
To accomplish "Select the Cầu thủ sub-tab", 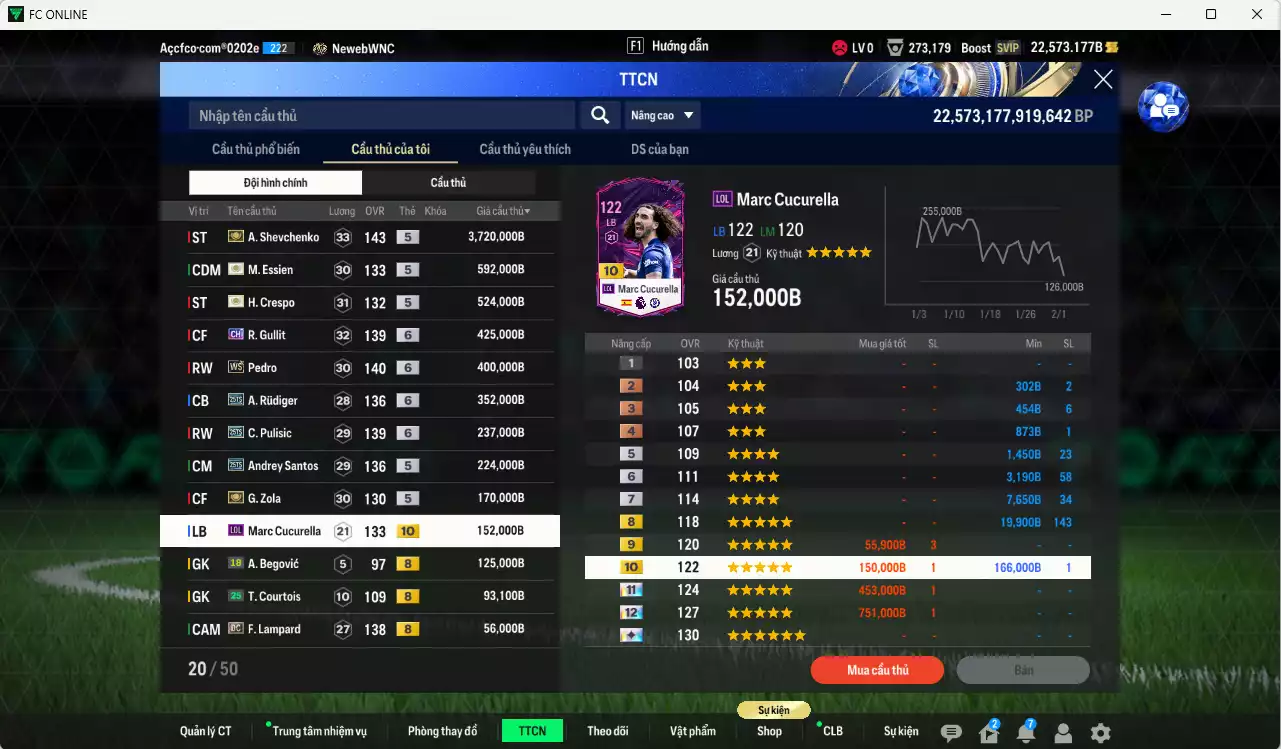I will pyautogui.click(x=448, y=183).
